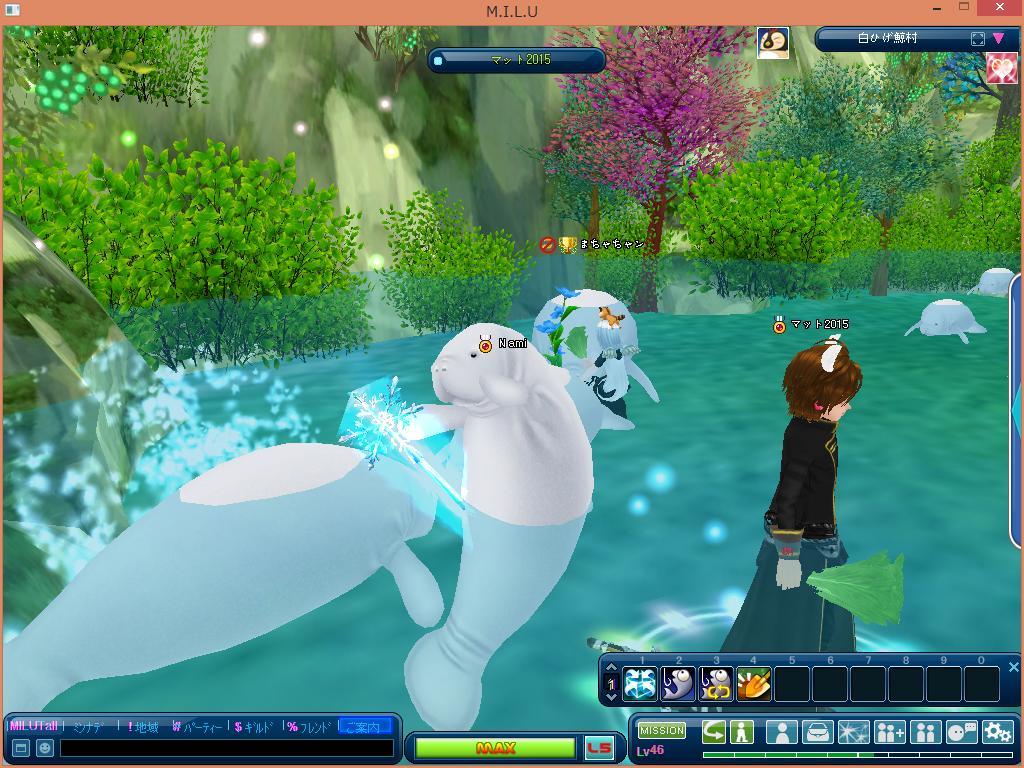
Task: Open the emoticon smiley button in chat
Action: (x=44, y=748)
